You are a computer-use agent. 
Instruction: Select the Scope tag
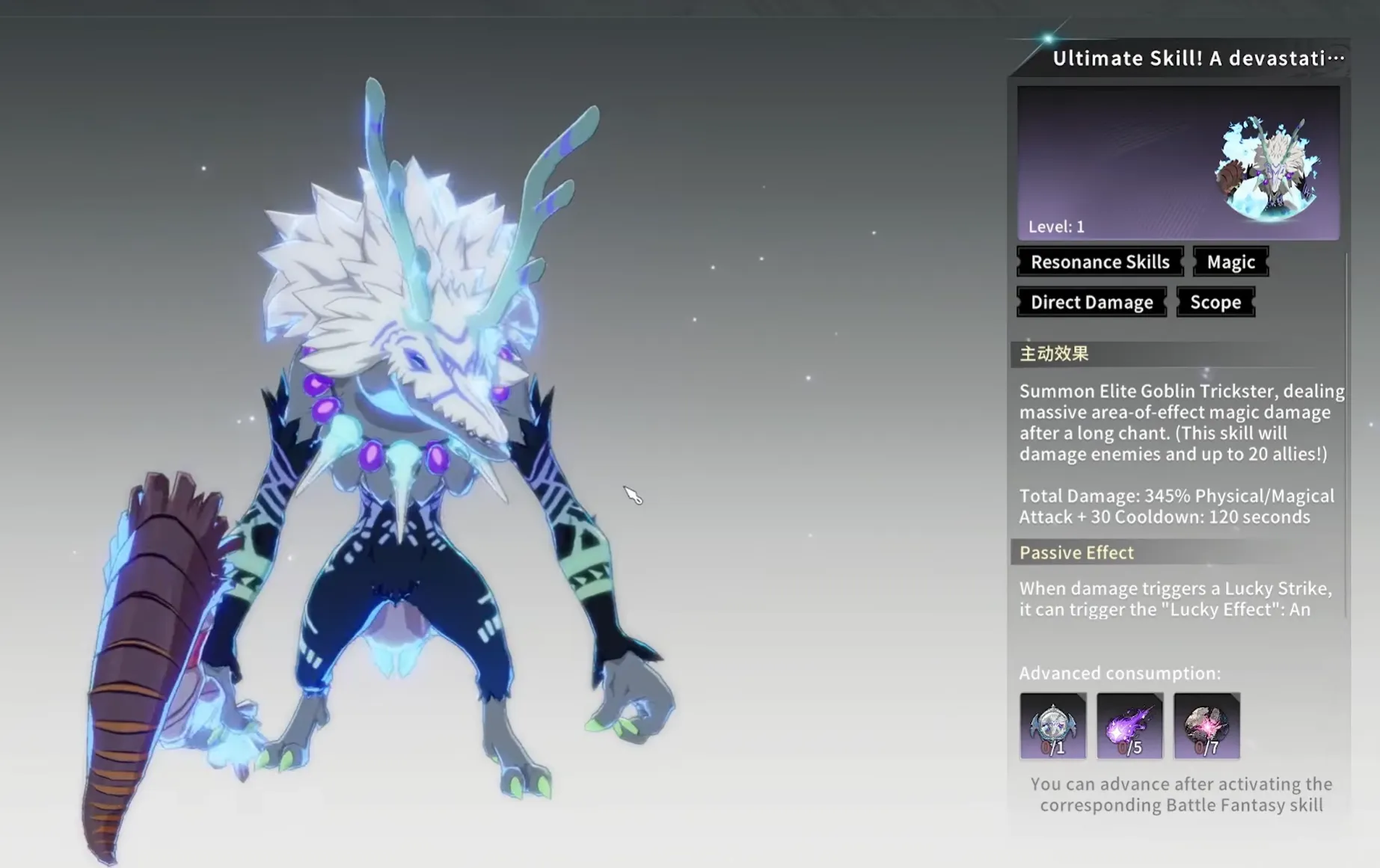(x=1215, y=302)
